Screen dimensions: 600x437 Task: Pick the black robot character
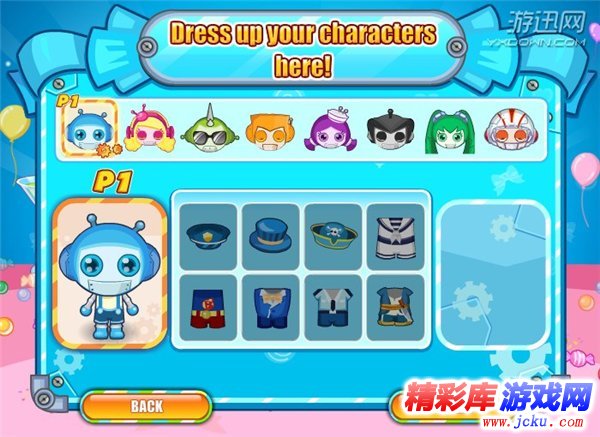(387, 130)
